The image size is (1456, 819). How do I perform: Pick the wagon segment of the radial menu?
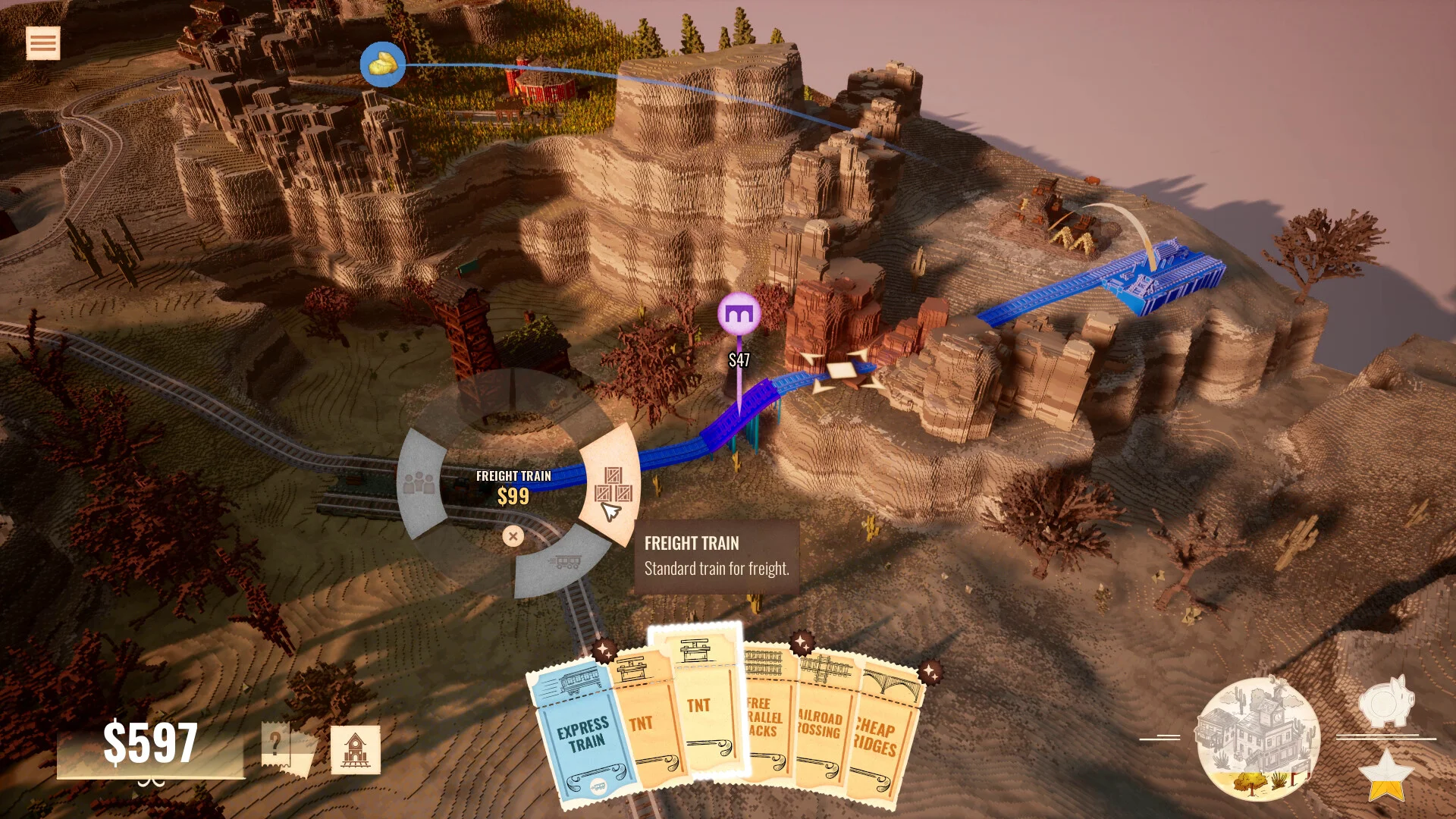click(x=564, y=562)
